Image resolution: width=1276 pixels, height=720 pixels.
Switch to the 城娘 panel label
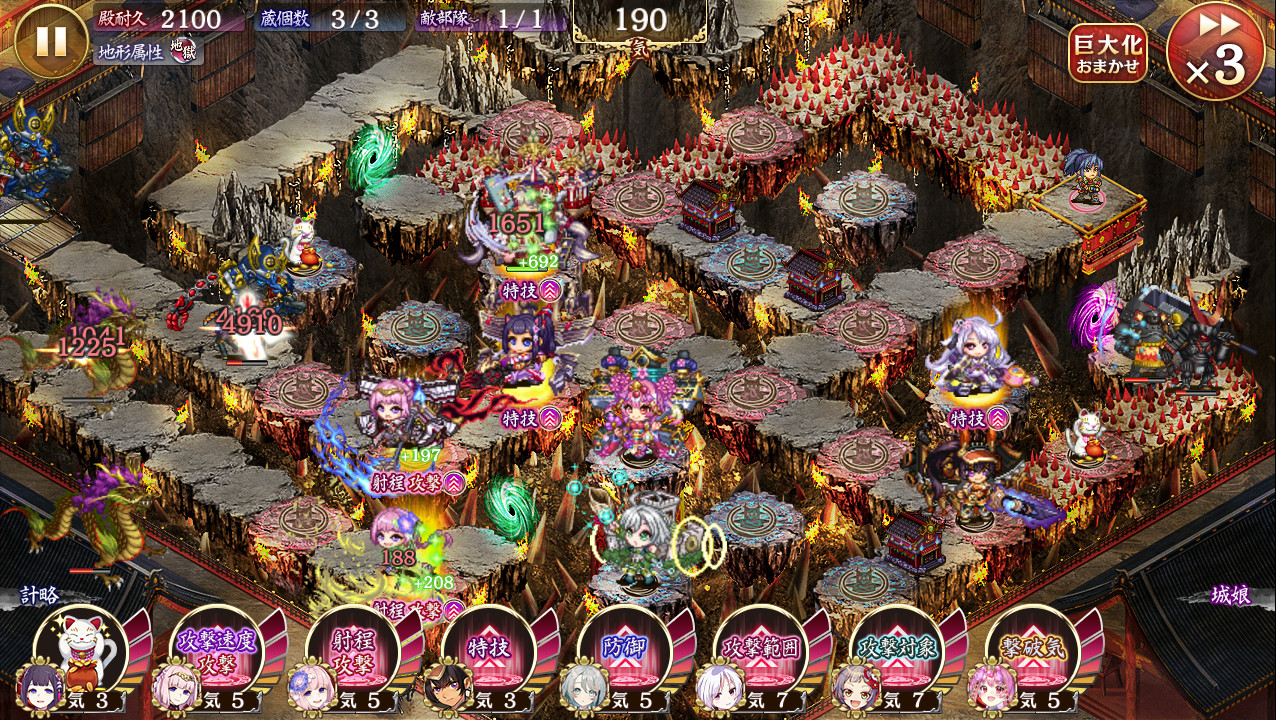pos(1230,596)
